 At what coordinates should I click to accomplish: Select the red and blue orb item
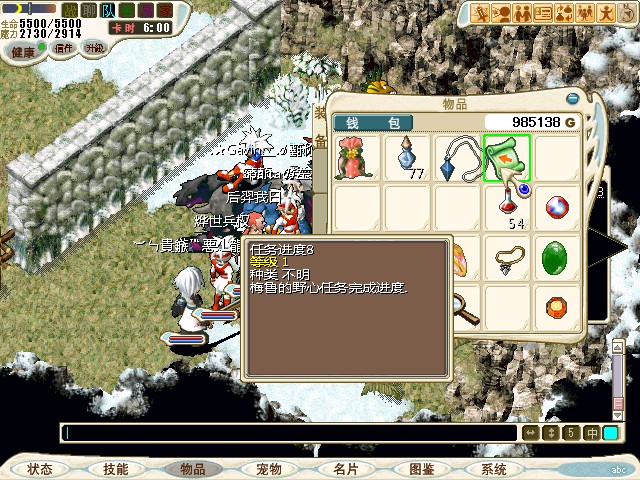(x=554, y=208)
